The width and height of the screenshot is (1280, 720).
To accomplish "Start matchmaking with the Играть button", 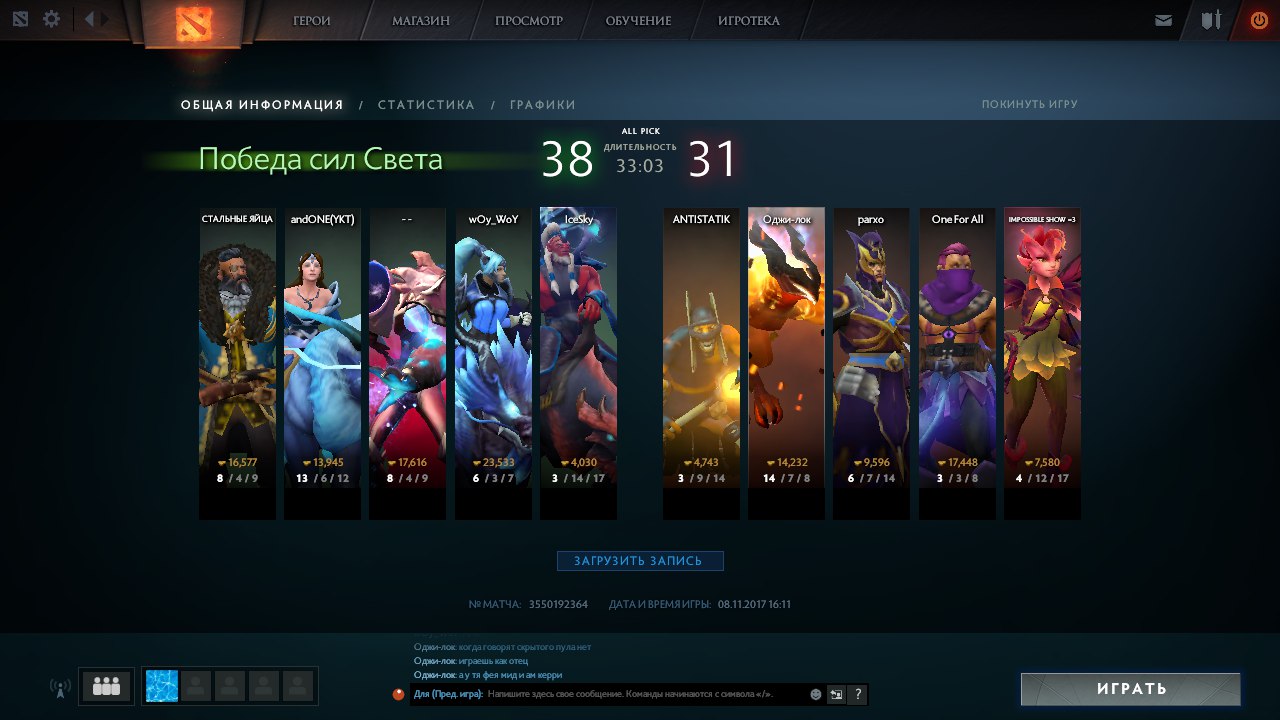I will pyautogui.click(x=1131, y=689).
